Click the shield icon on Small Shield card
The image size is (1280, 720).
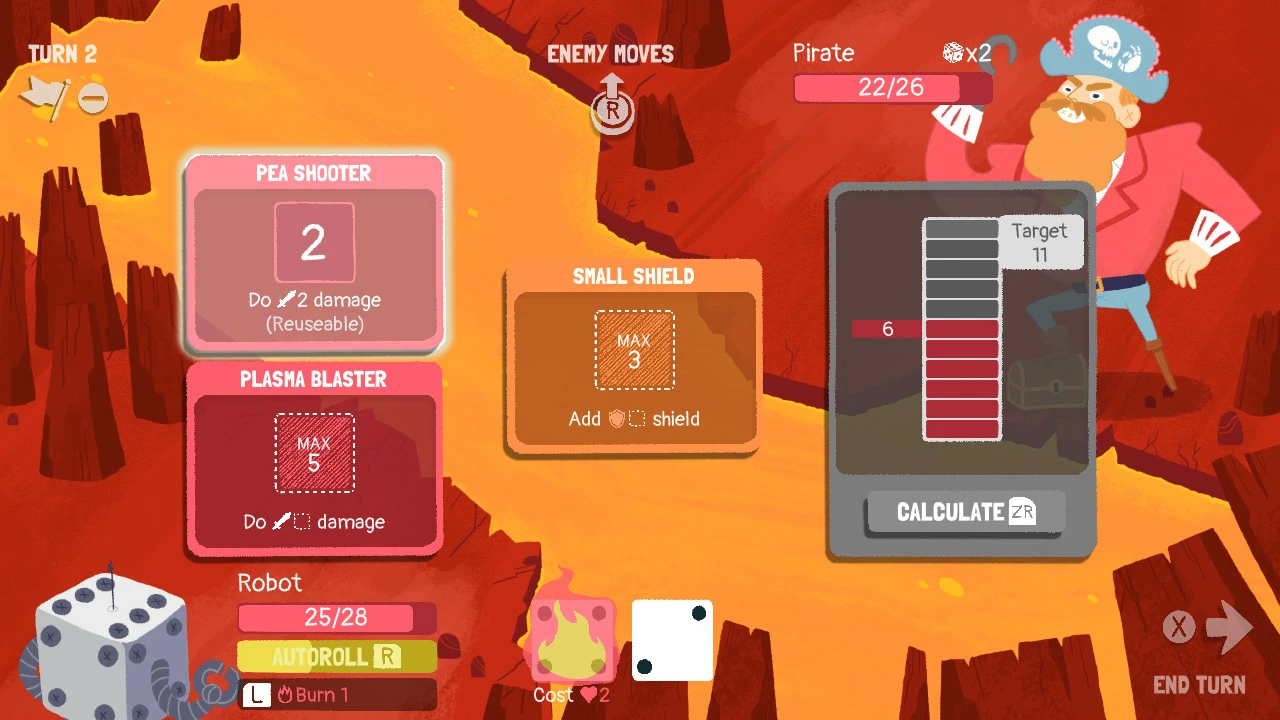pos(618,420)
